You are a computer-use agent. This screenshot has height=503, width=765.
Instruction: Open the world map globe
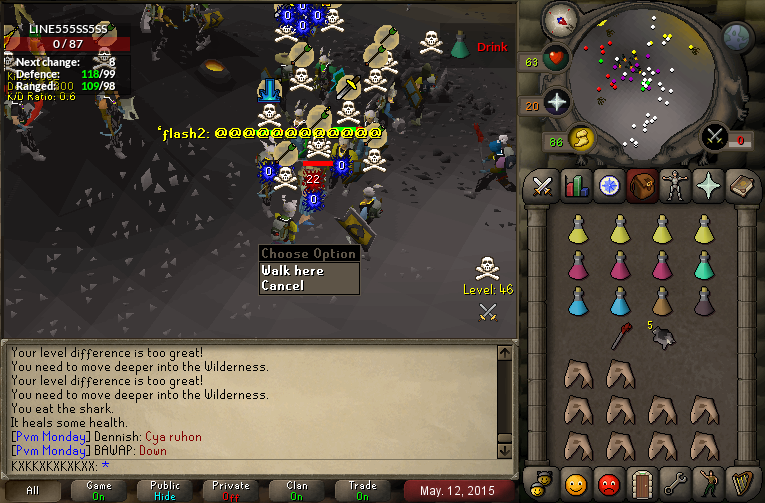pos(737,38)
